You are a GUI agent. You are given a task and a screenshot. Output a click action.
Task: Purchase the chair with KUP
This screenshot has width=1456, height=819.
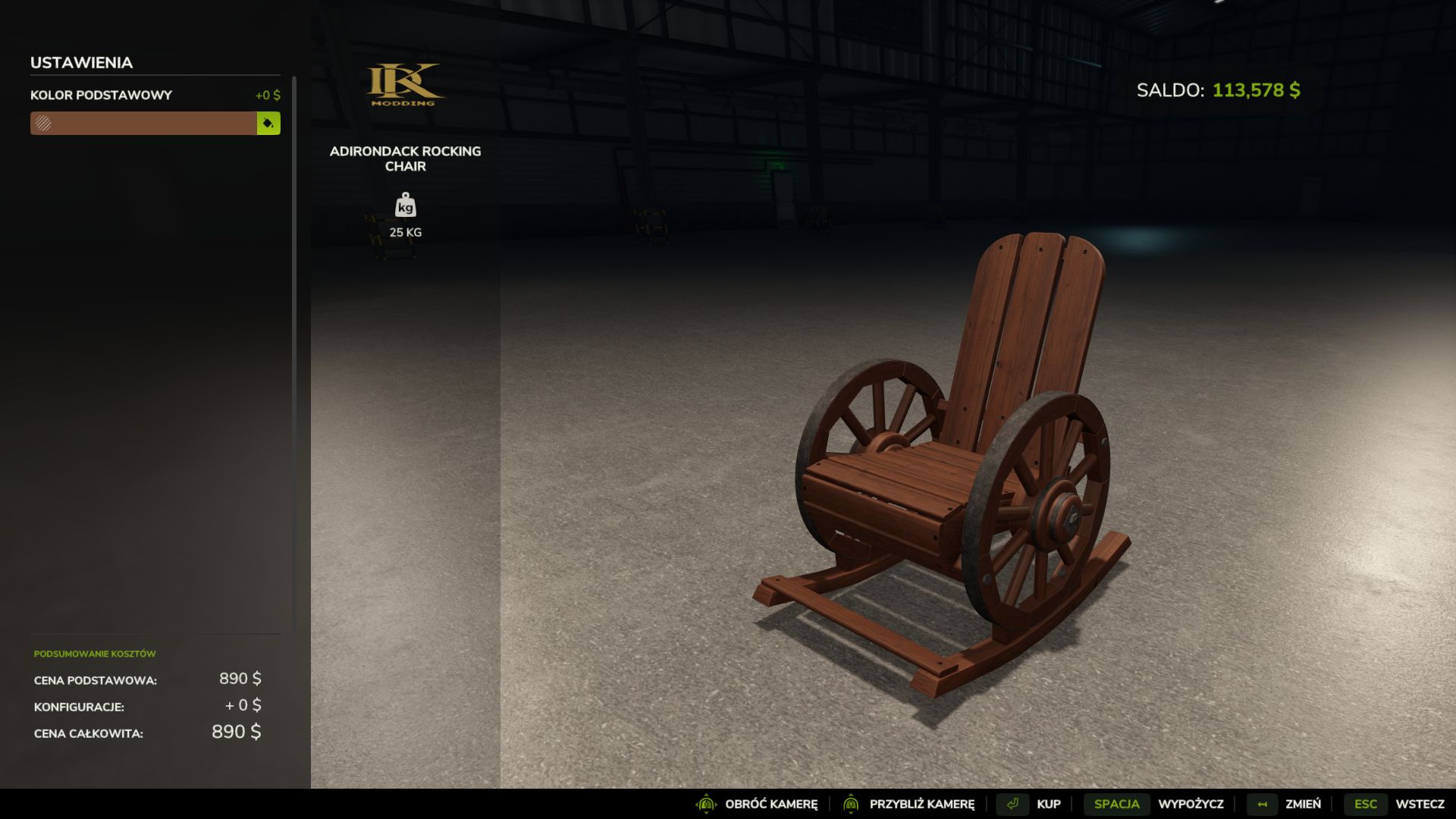point(1049,803)
